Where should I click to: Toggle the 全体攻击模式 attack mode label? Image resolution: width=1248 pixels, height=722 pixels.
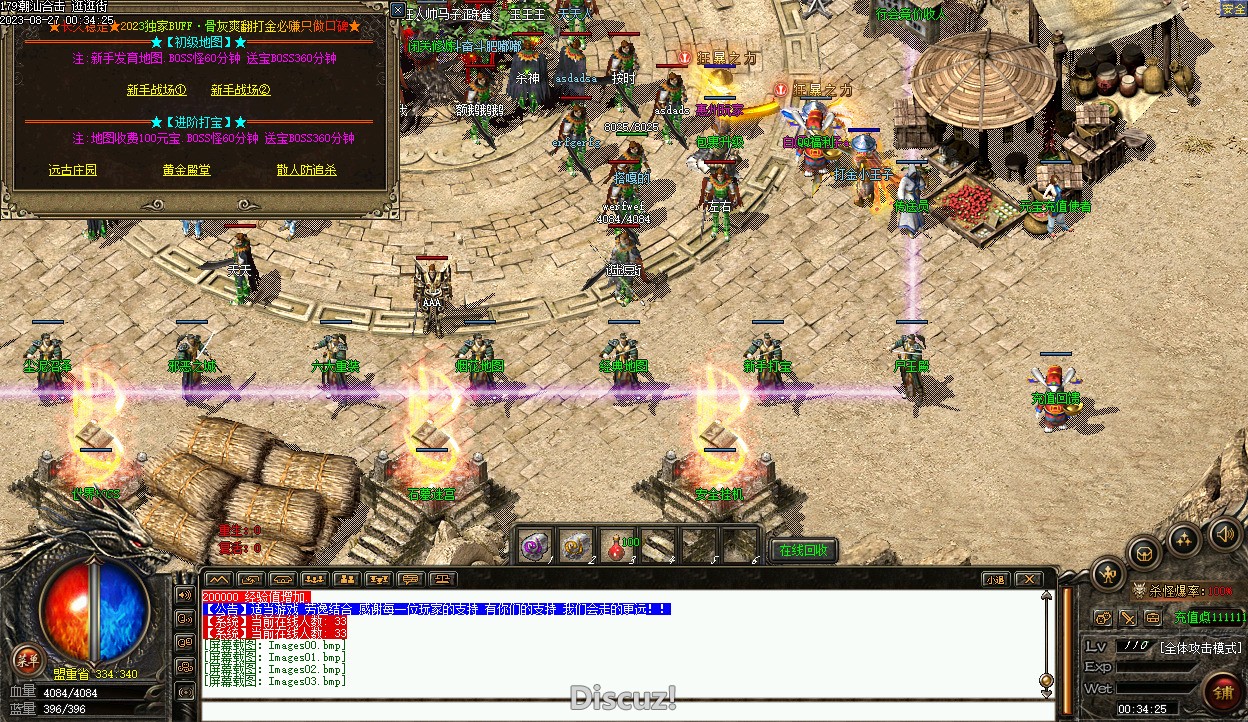click(1200, 648)
